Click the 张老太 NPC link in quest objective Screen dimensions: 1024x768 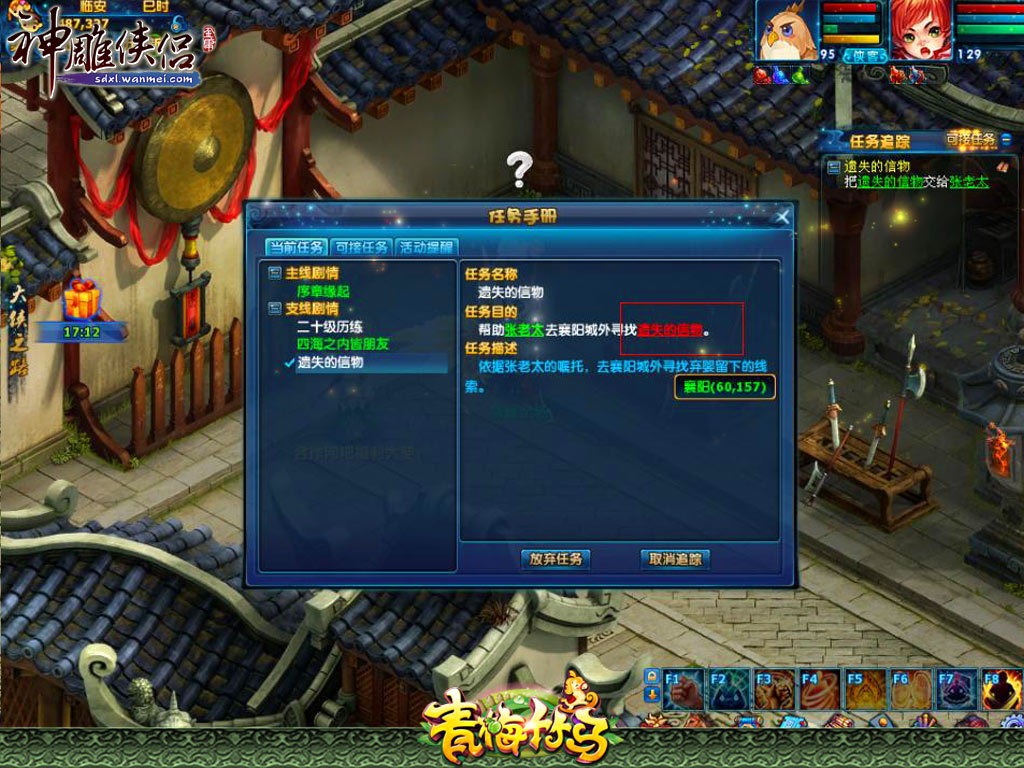(523, 330)
